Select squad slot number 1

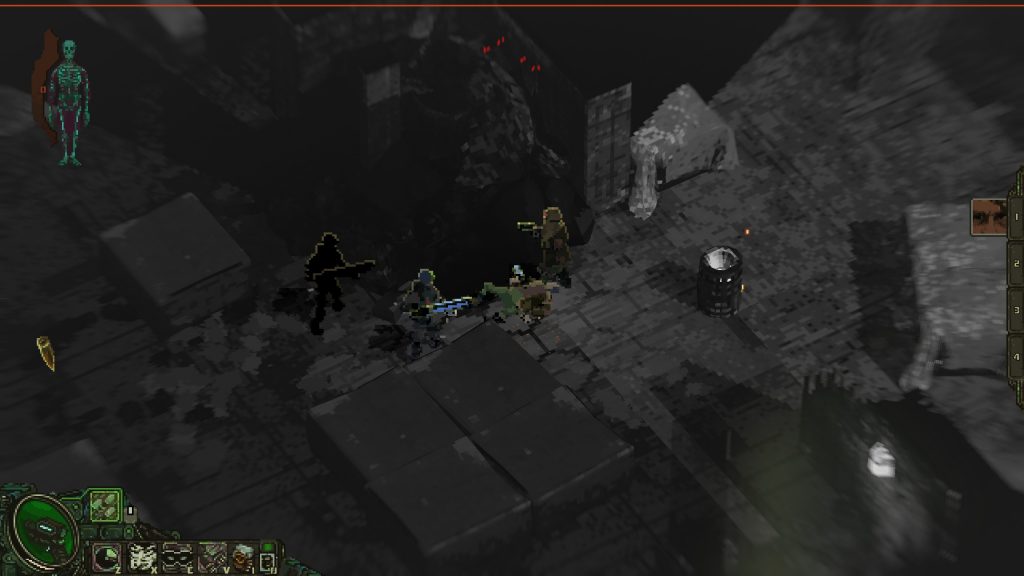tap(1014, 214)
